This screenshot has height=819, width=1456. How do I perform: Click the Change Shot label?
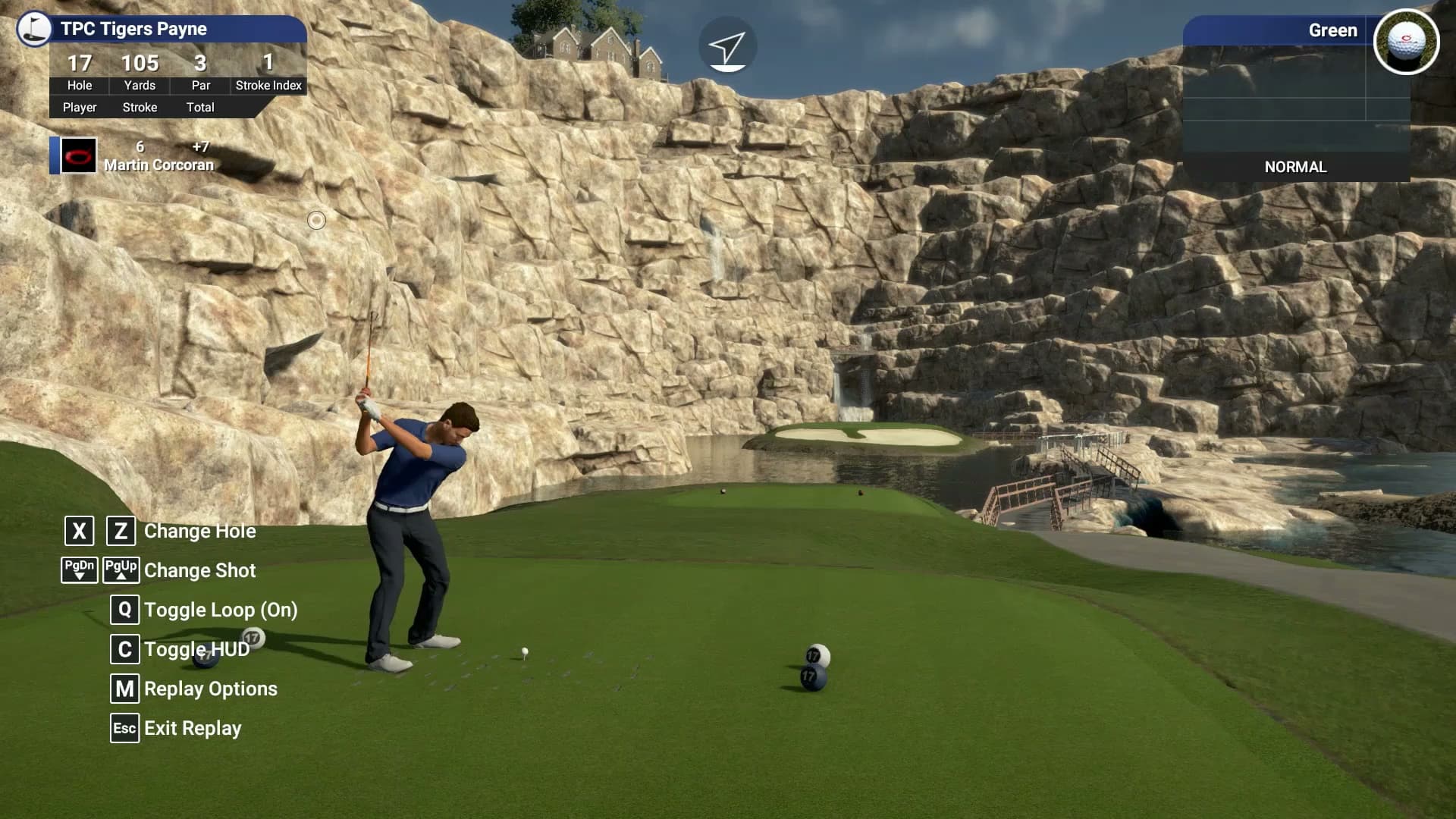tap(201, 570)
